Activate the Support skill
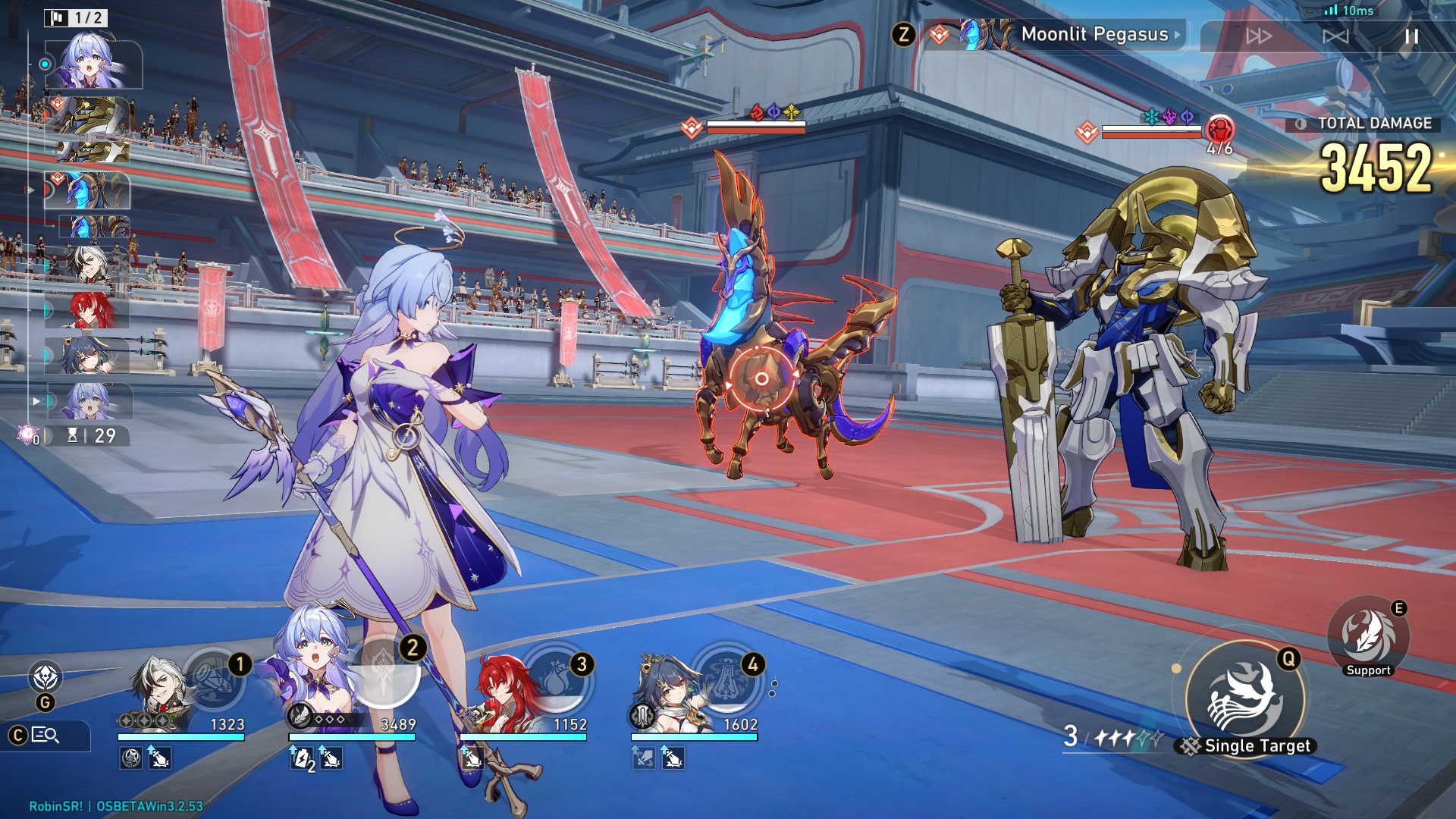 pyautogui.click(x=1368, y=635)
